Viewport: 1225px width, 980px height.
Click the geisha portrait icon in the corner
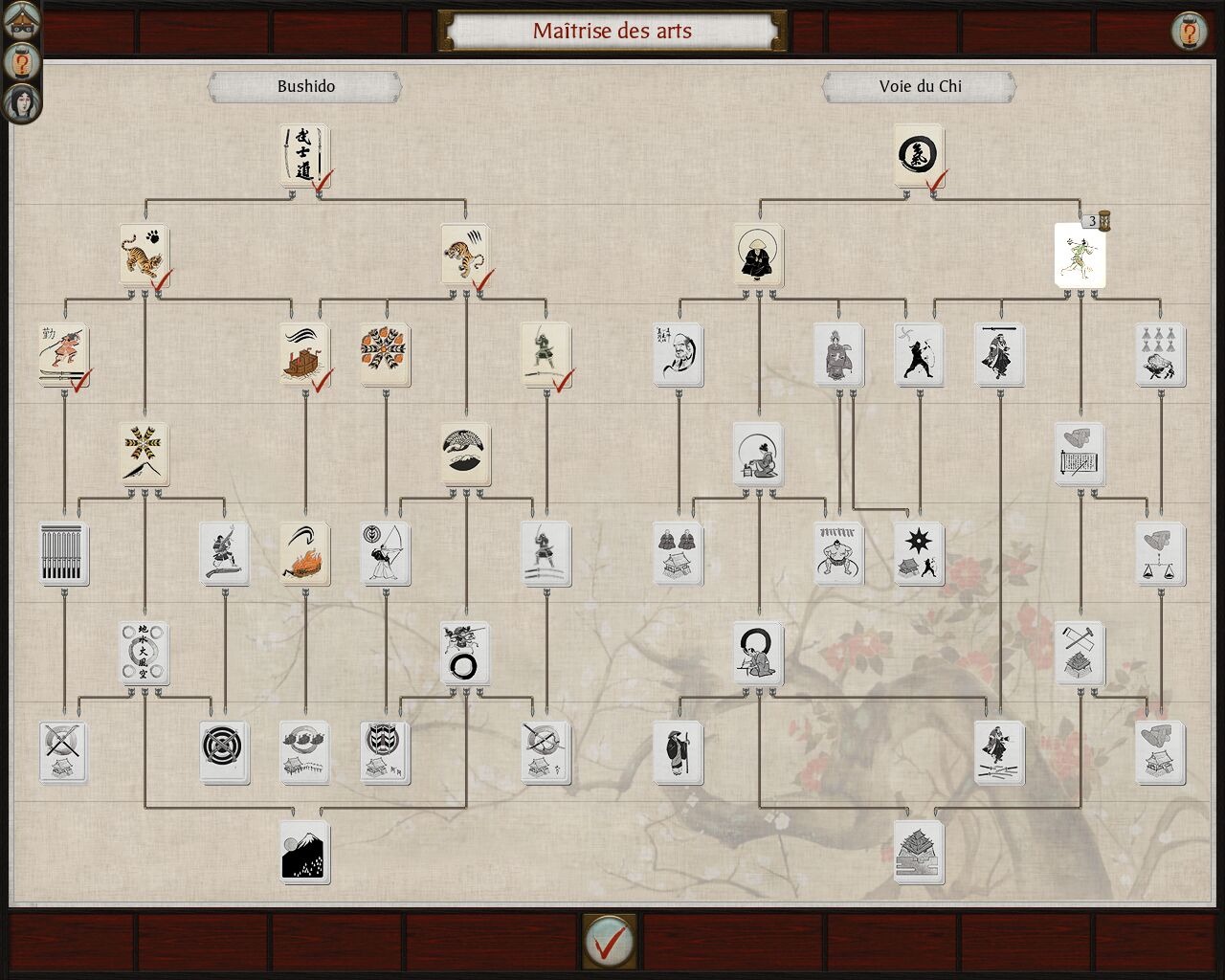21,102
